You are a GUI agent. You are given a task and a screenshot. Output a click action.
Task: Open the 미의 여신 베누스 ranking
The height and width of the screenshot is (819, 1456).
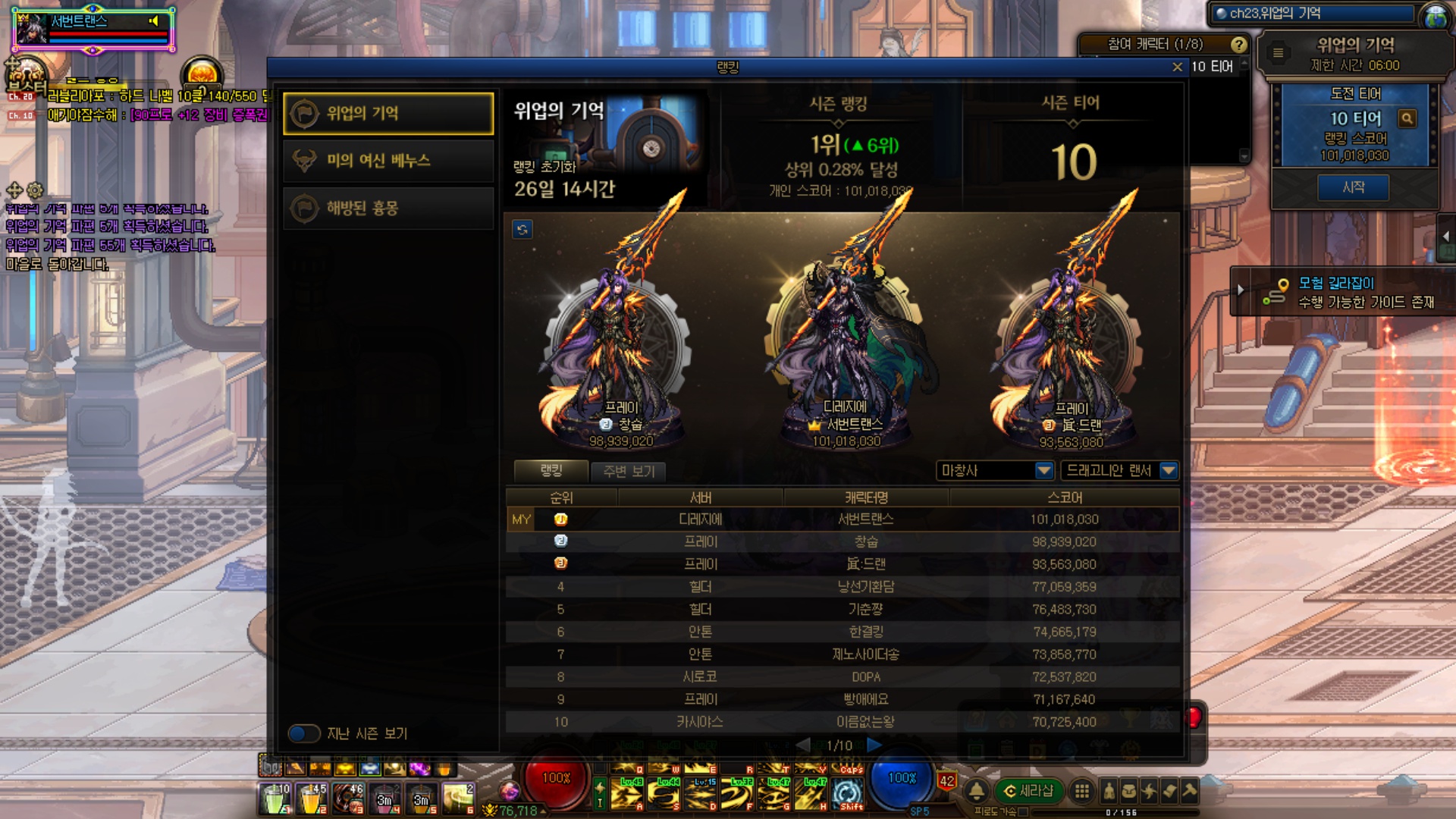(388, 161)
